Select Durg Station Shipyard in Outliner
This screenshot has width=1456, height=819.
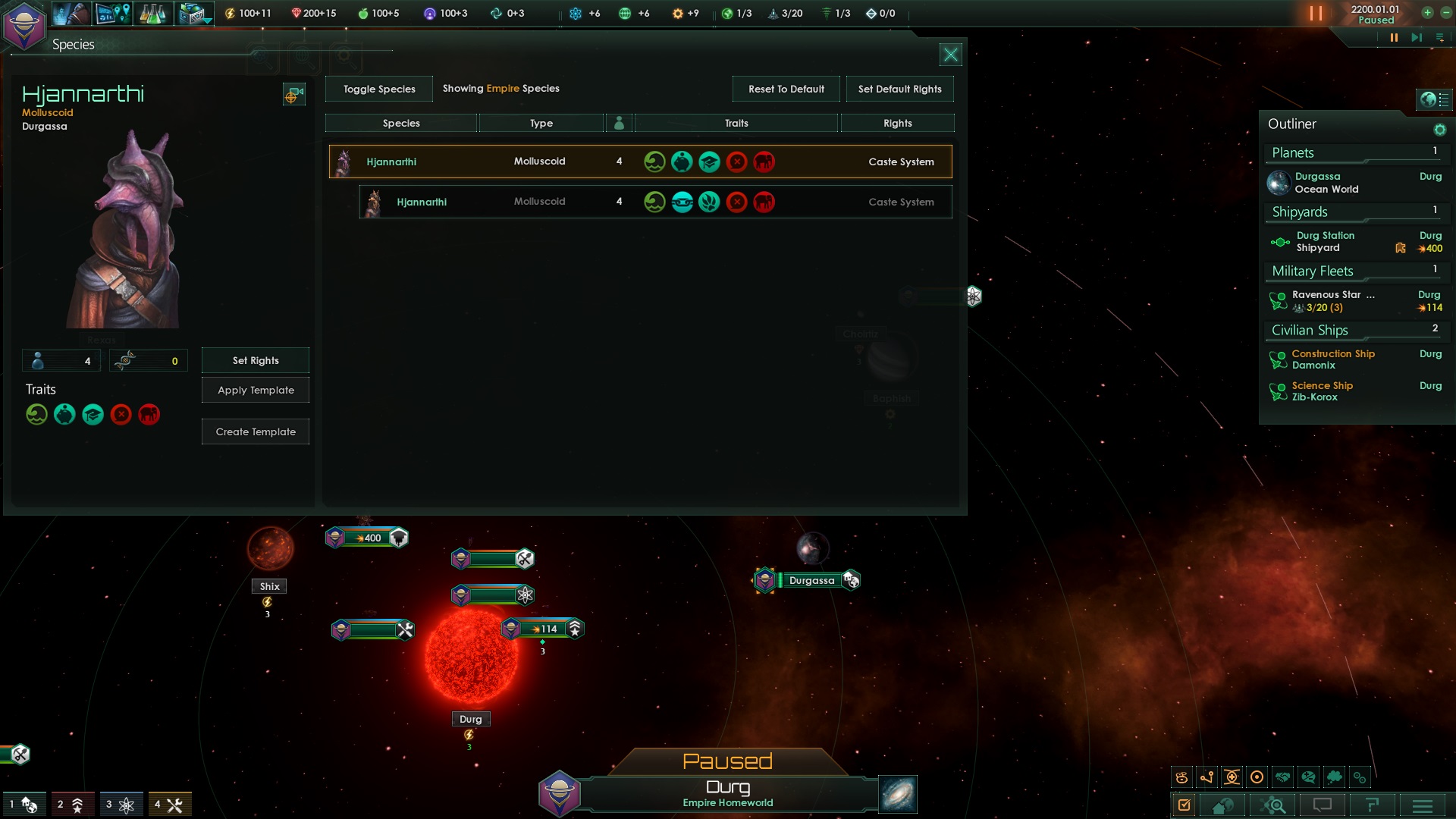tap(1325, 242)
